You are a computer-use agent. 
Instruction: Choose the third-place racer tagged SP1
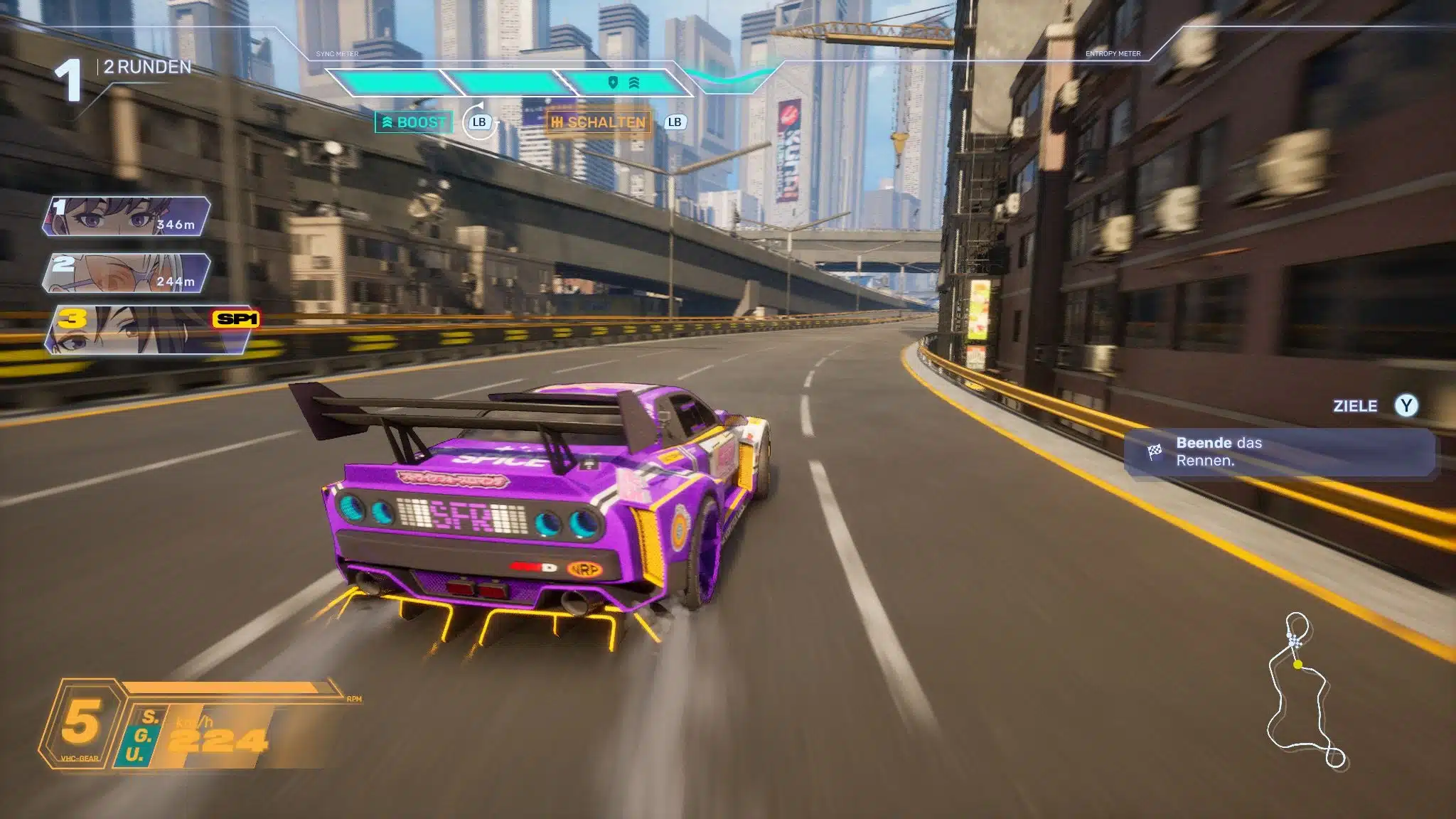[x=148, y=331]
